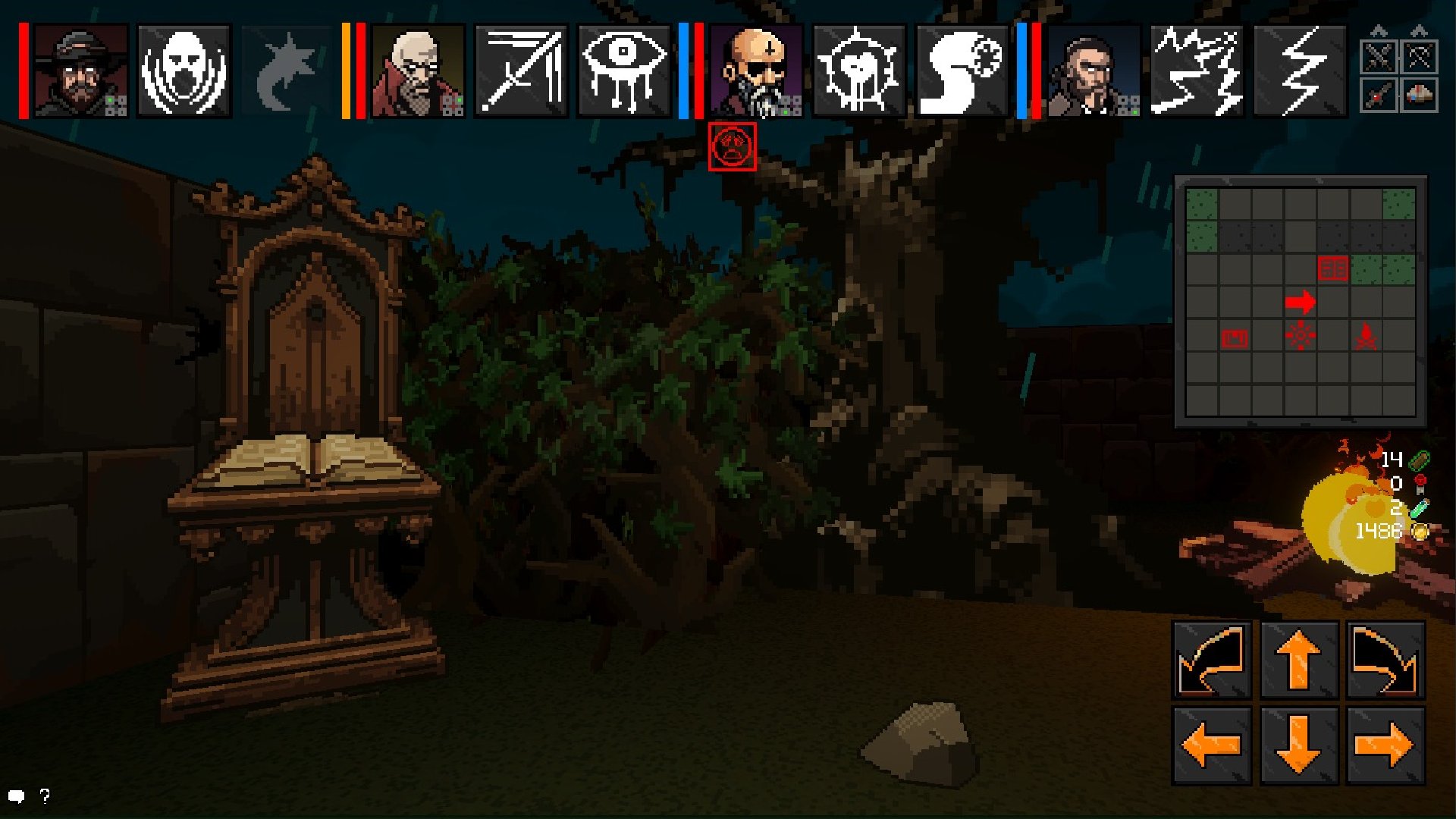Viewport: 1456px width, 819px height.
Task: Select the dark-haired bearded warrior portrait
Action: (x=1094, y=71)
